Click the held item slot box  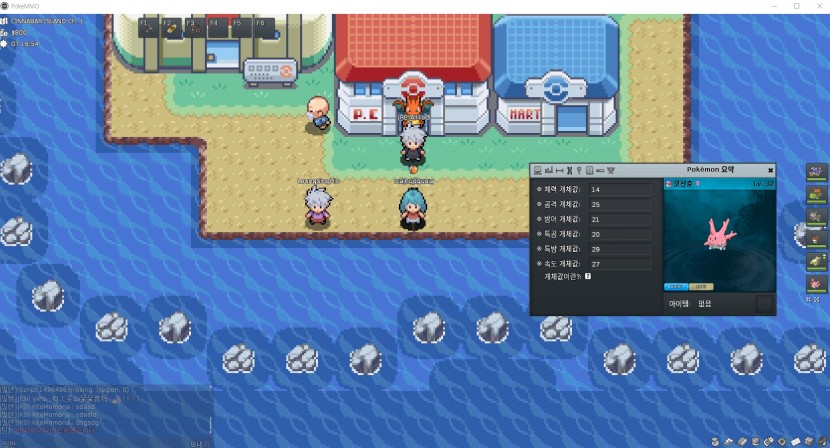[764, 303]
